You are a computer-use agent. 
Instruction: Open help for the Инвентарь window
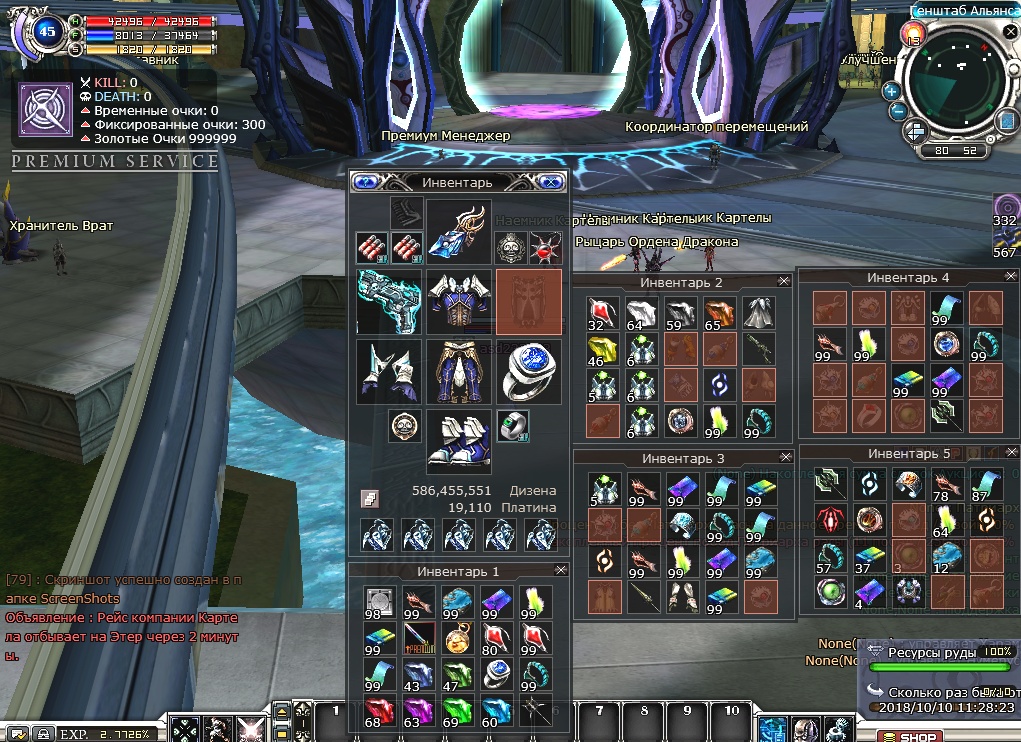(365, 182)
